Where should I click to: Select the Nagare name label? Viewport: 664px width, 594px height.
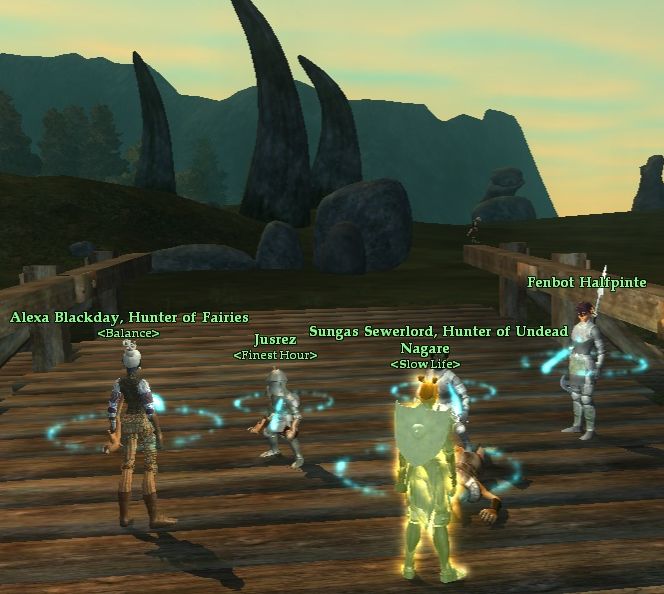coord(424,348)
